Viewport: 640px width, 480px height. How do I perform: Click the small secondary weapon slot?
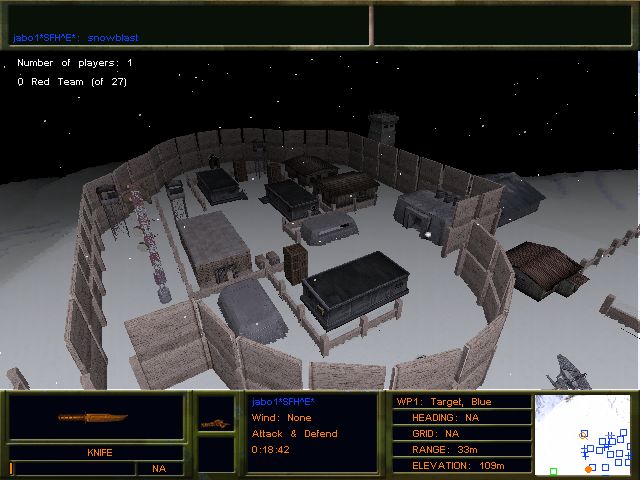pos(213,423)
